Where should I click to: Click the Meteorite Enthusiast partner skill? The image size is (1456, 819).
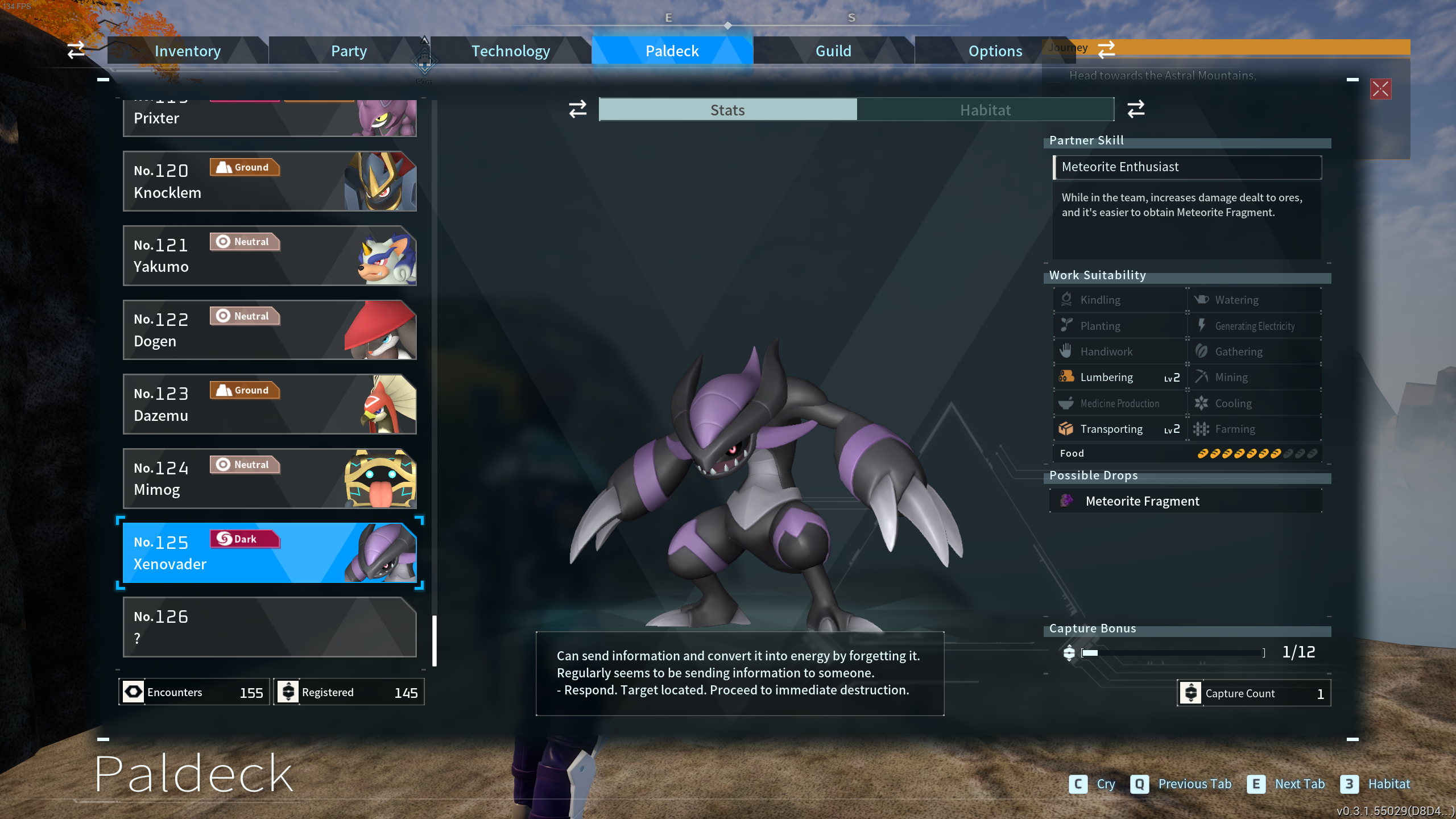(x=1187, y=167)
